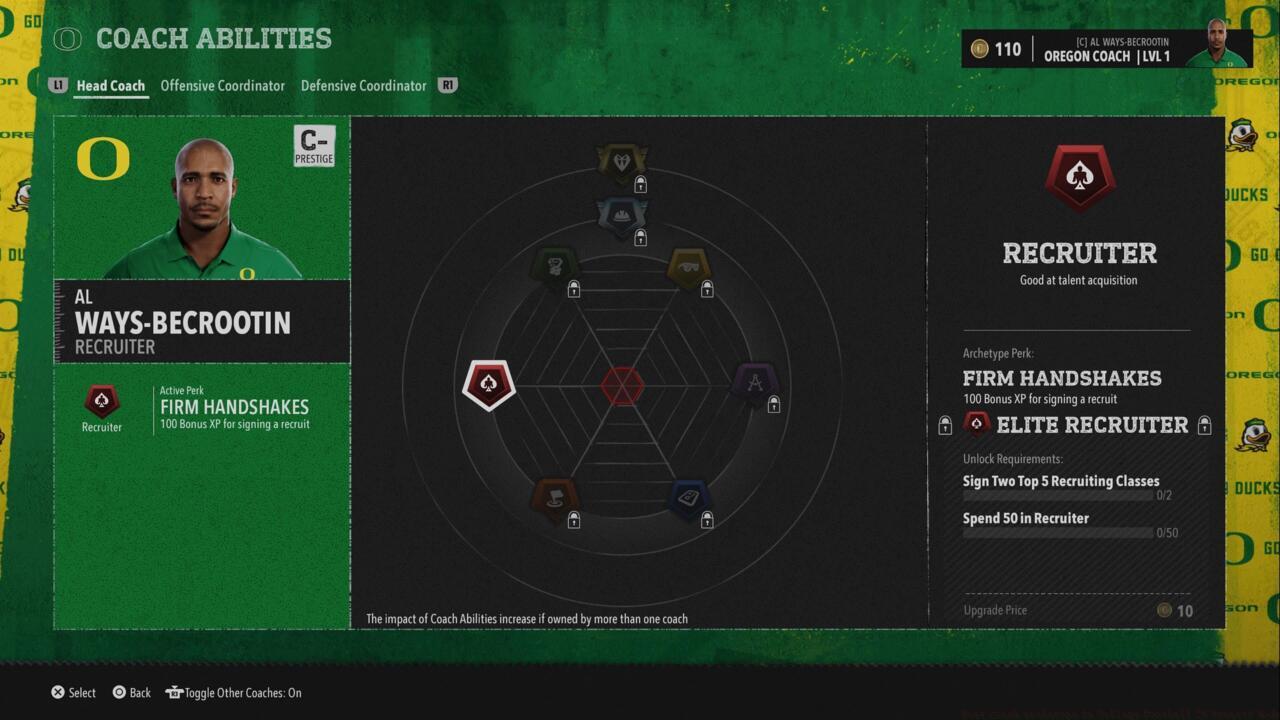
Task: Open the locked purple letter-A archetype
Action: [x=756, y=383]
